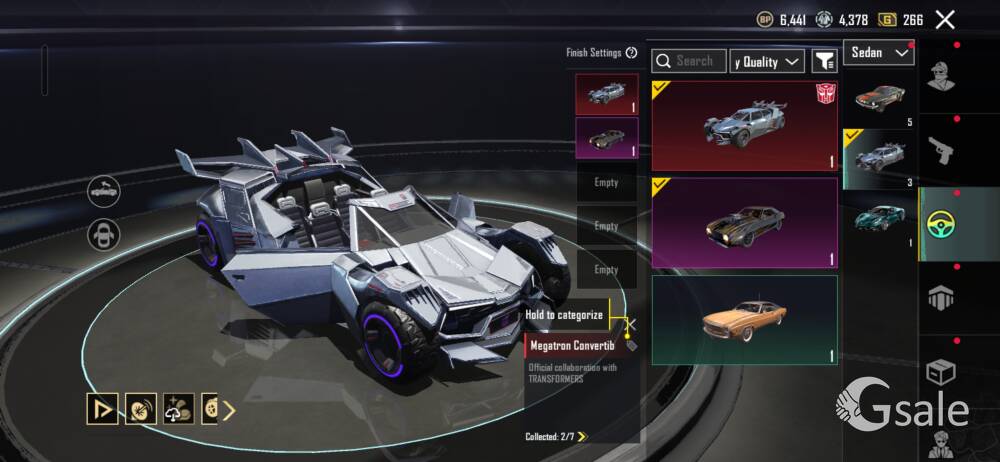Open the filter funnel options

(x=824, y=61)
